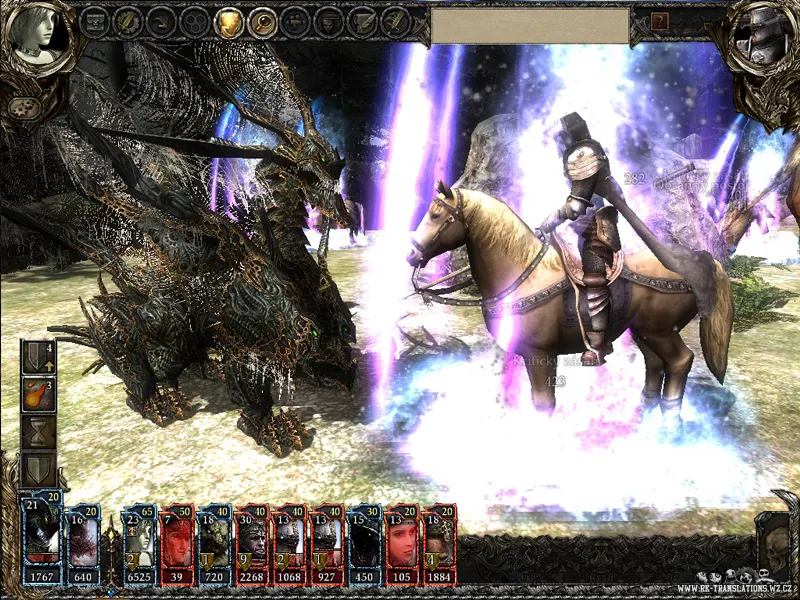Select the unit card showing 1884
Viewport: 800px width, 600px height.
click(439, 543)
